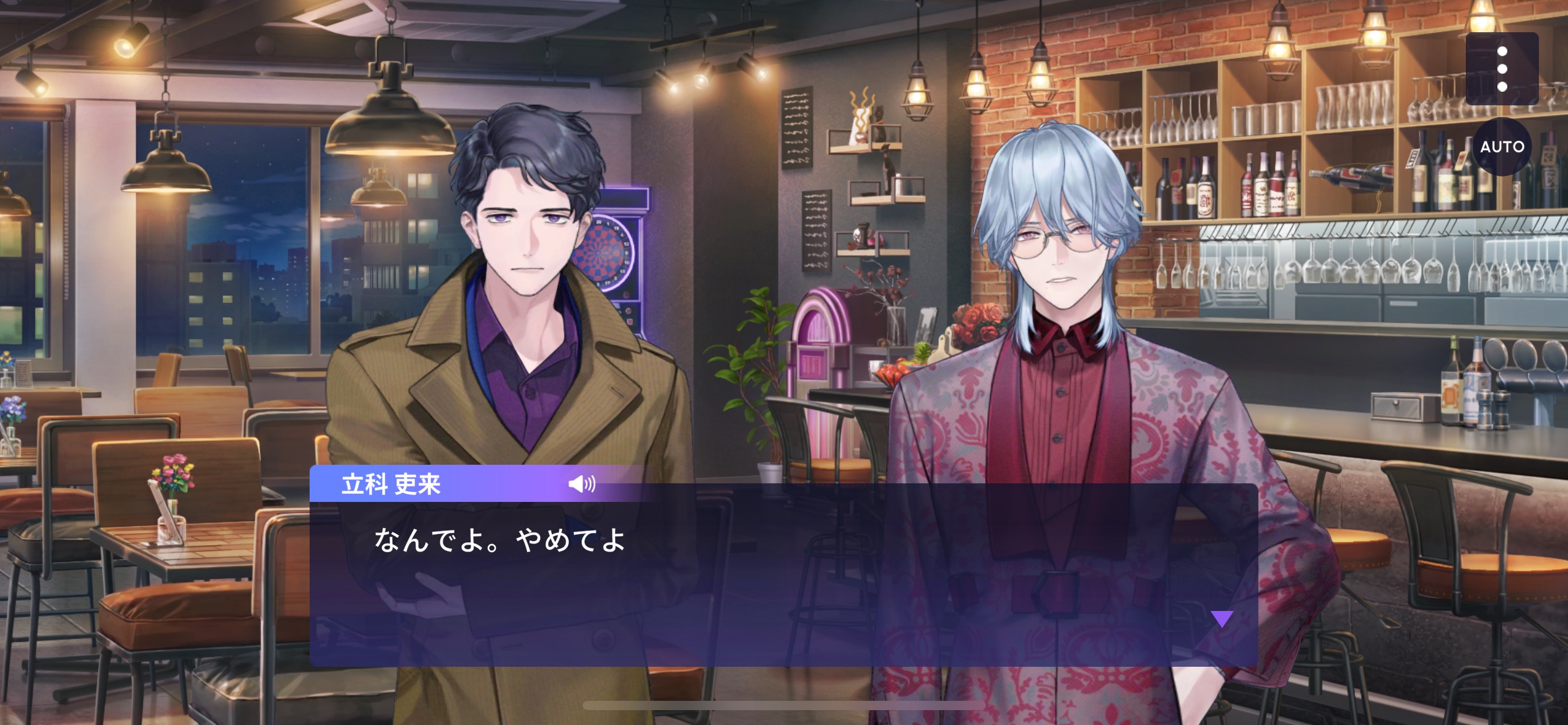Advance dialogue with the purple arrow
Viewport: 1568px width, 725px height.
click(1222, 618)
